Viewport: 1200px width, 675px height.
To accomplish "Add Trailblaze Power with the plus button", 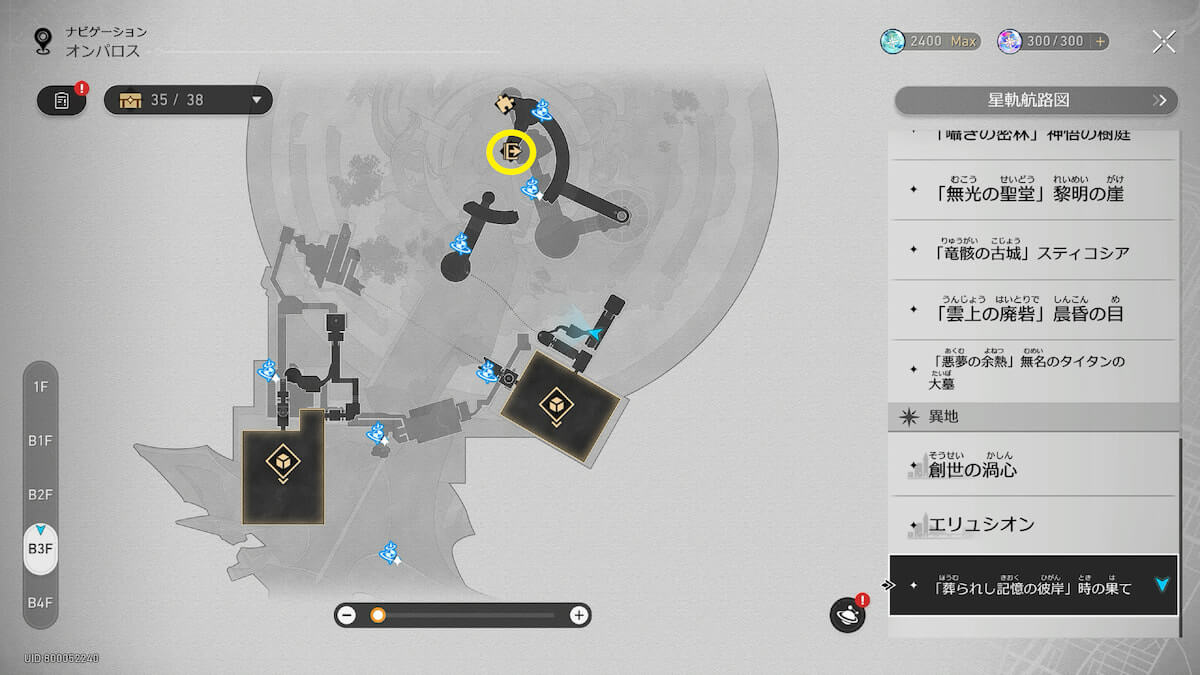I will 1100,41.
